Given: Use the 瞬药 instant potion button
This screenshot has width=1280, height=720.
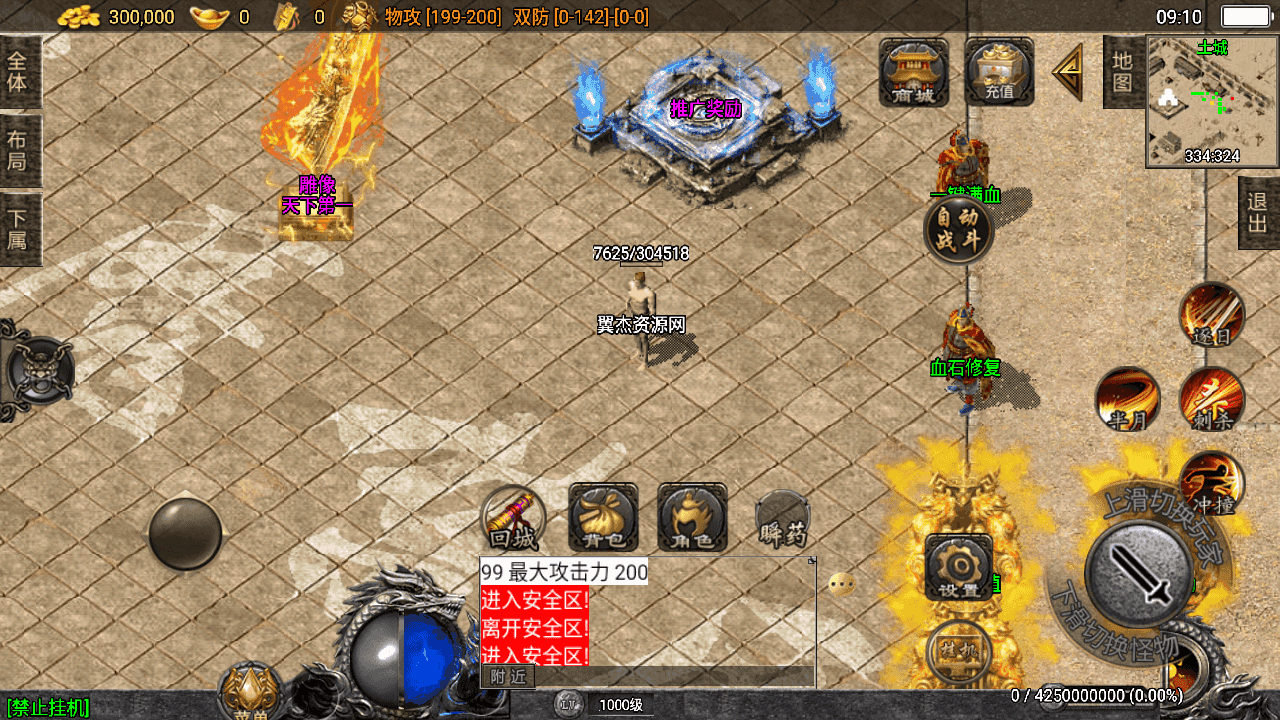Looking at the screenshot, I should [782, 518].
